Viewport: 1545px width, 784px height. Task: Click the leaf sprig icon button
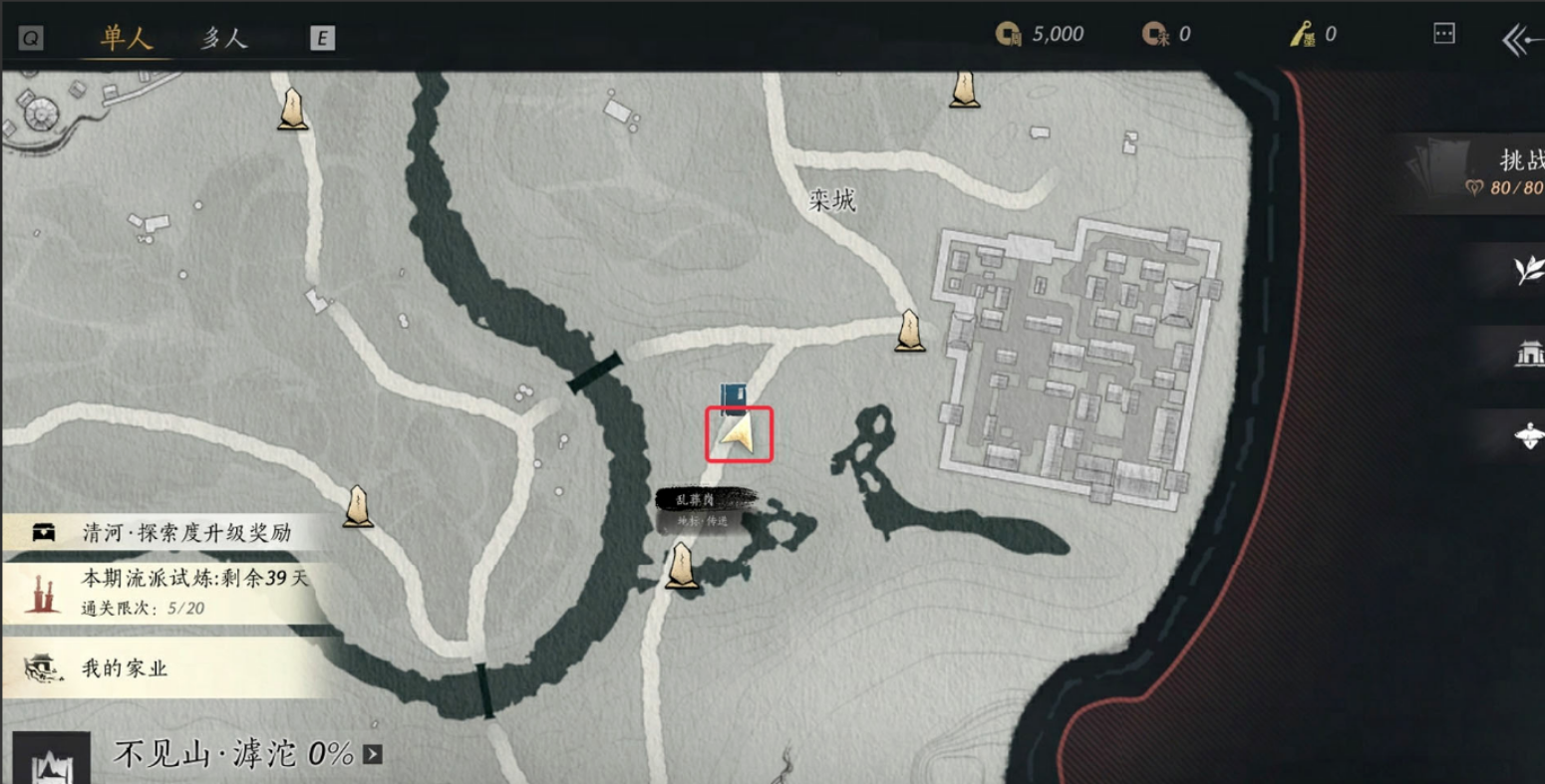[x=1527, y=269]
